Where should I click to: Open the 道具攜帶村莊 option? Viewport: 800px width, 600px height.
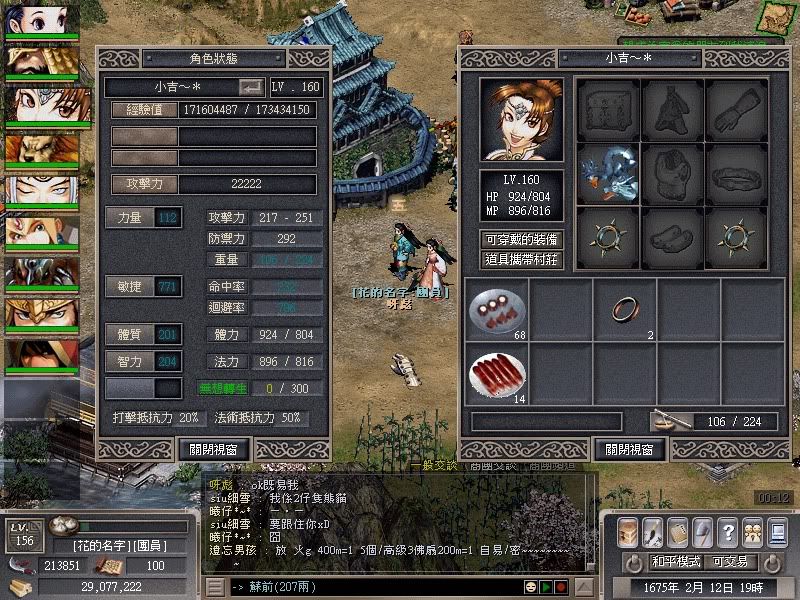point(521,259)
